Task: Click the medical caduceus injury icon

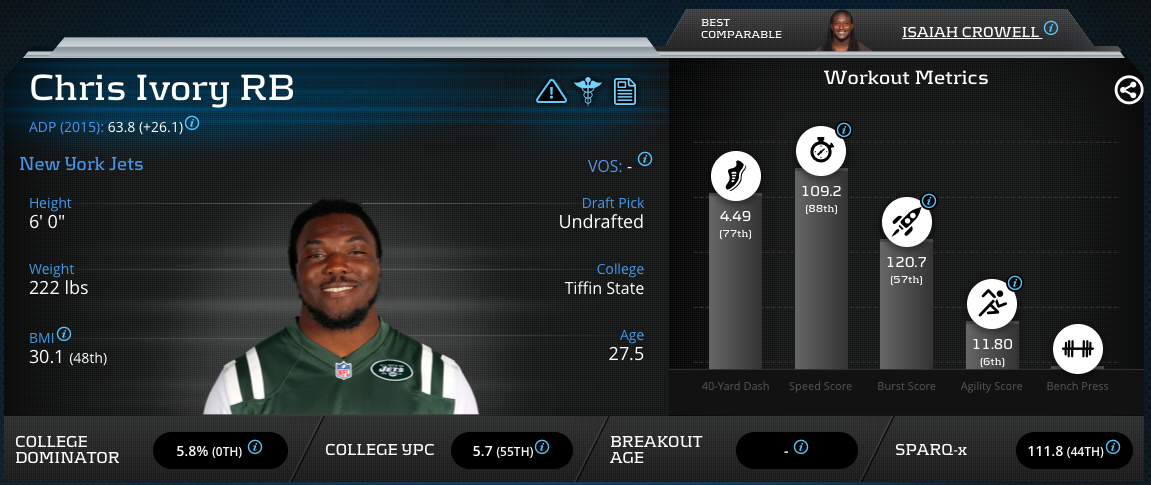Action: coord(588,92)
